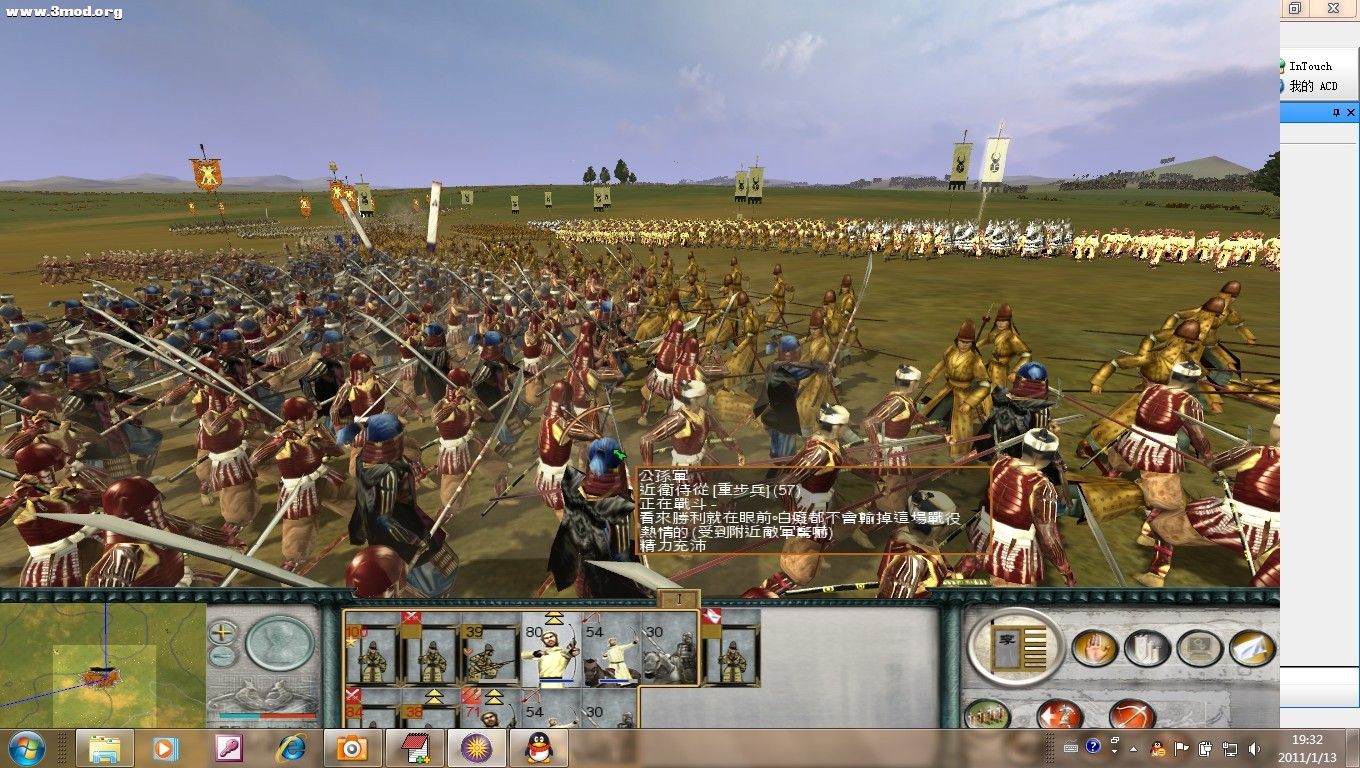Open the tray down-chevron overflow menu
This screenshot has width=1360, height=768.
[x=1113, y=750]
